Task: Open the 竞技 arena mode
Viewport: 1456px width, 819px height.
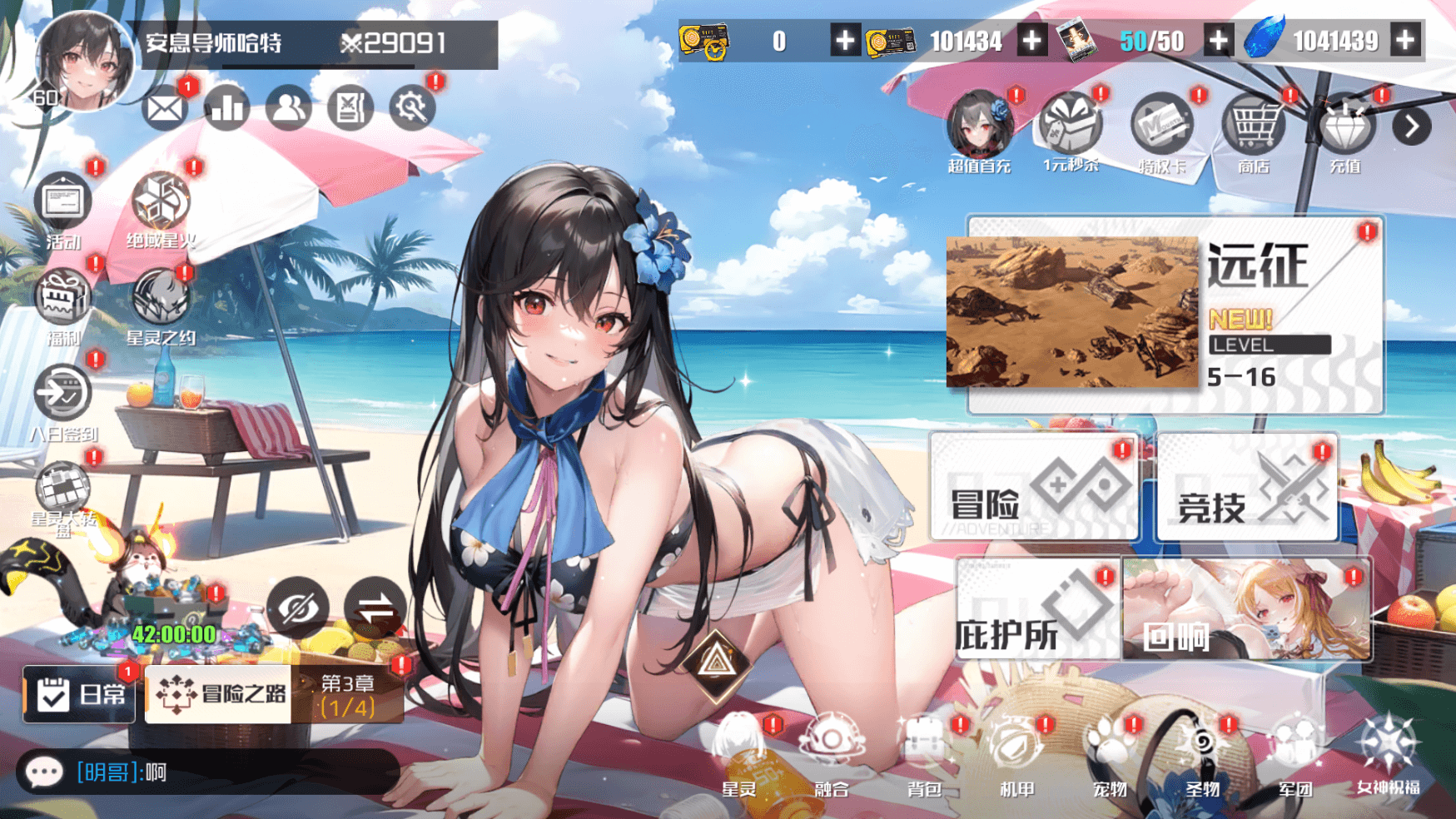Action: click(x=1247, y=489)
